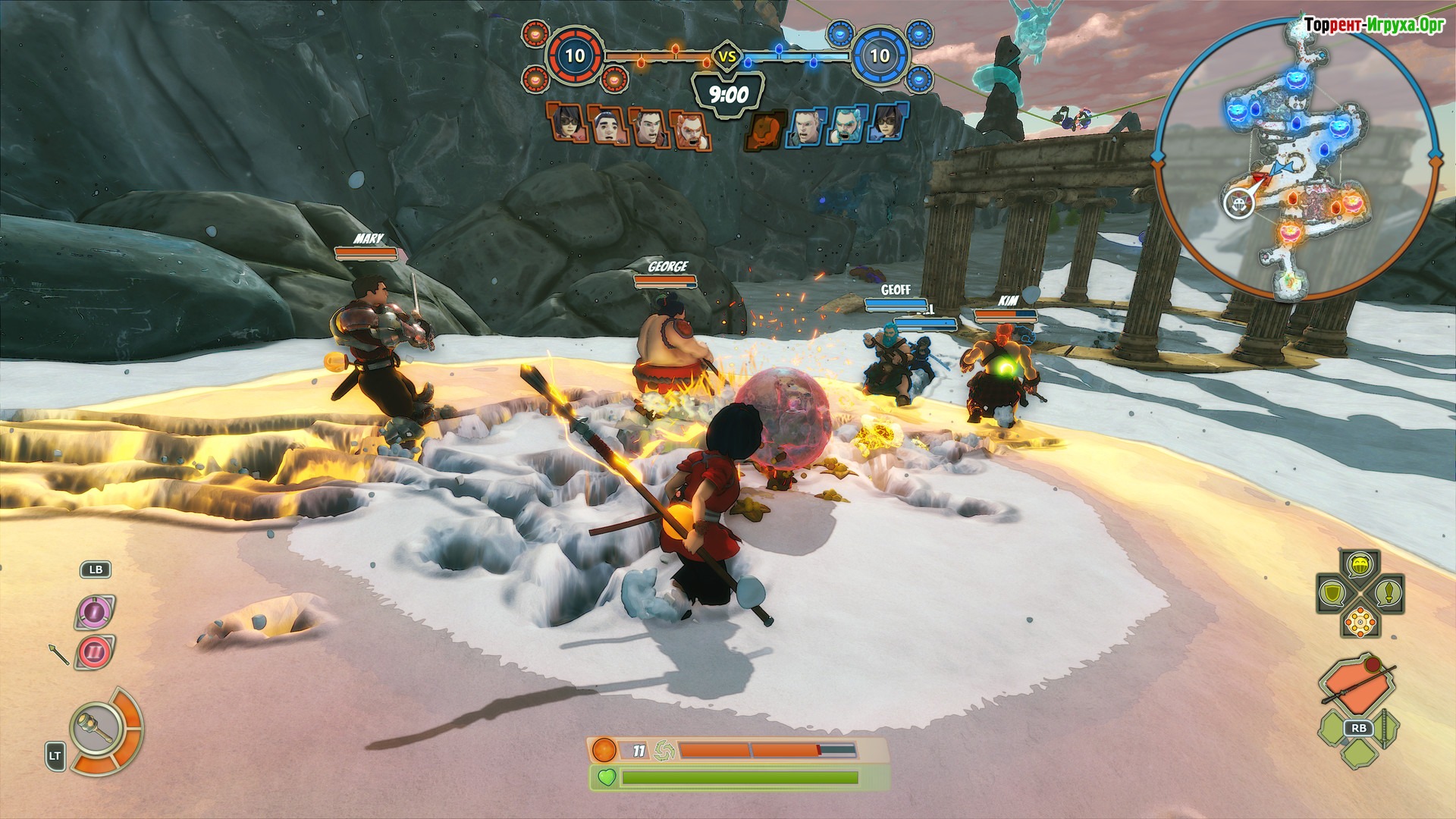Screen dimensions: 1456x819
Task: Select the darkened orange silhouette portrait
Action: pos(764,127)
